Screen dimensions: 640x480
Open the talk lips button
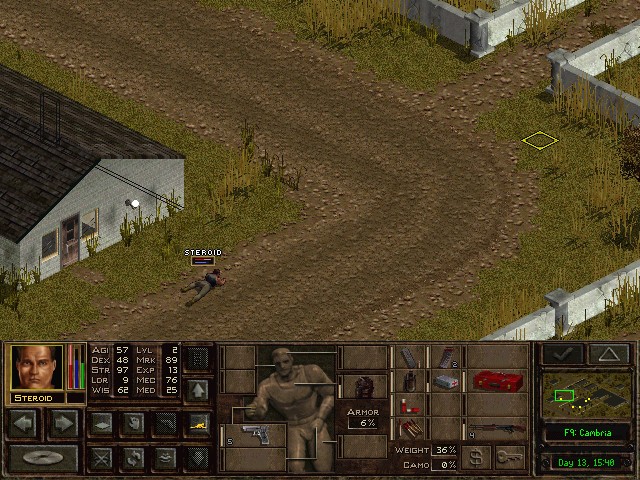(x=165, y=458)
